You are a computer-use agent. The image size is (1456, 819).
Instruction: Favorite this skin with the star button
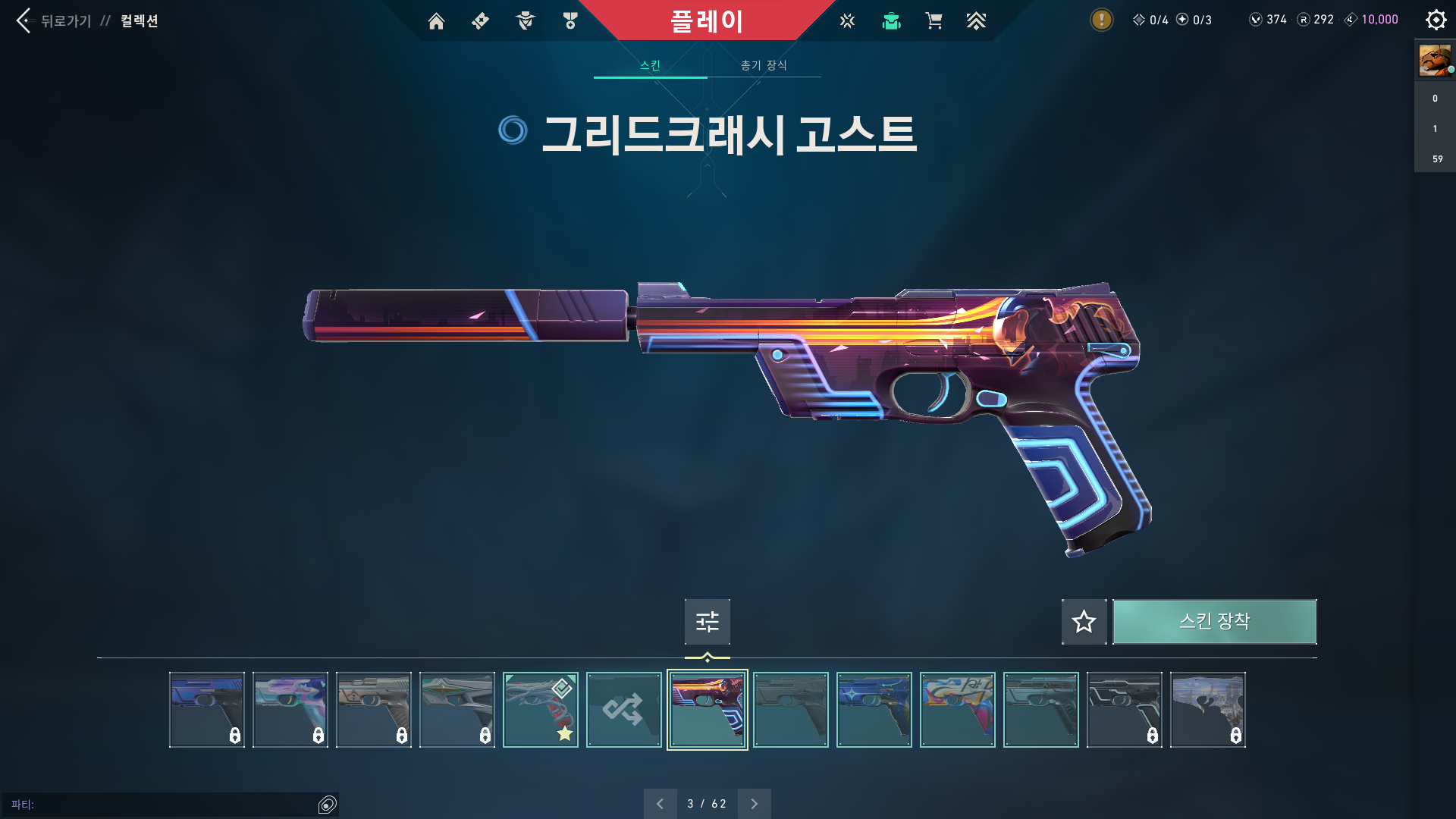click(x=1084, y=622)
